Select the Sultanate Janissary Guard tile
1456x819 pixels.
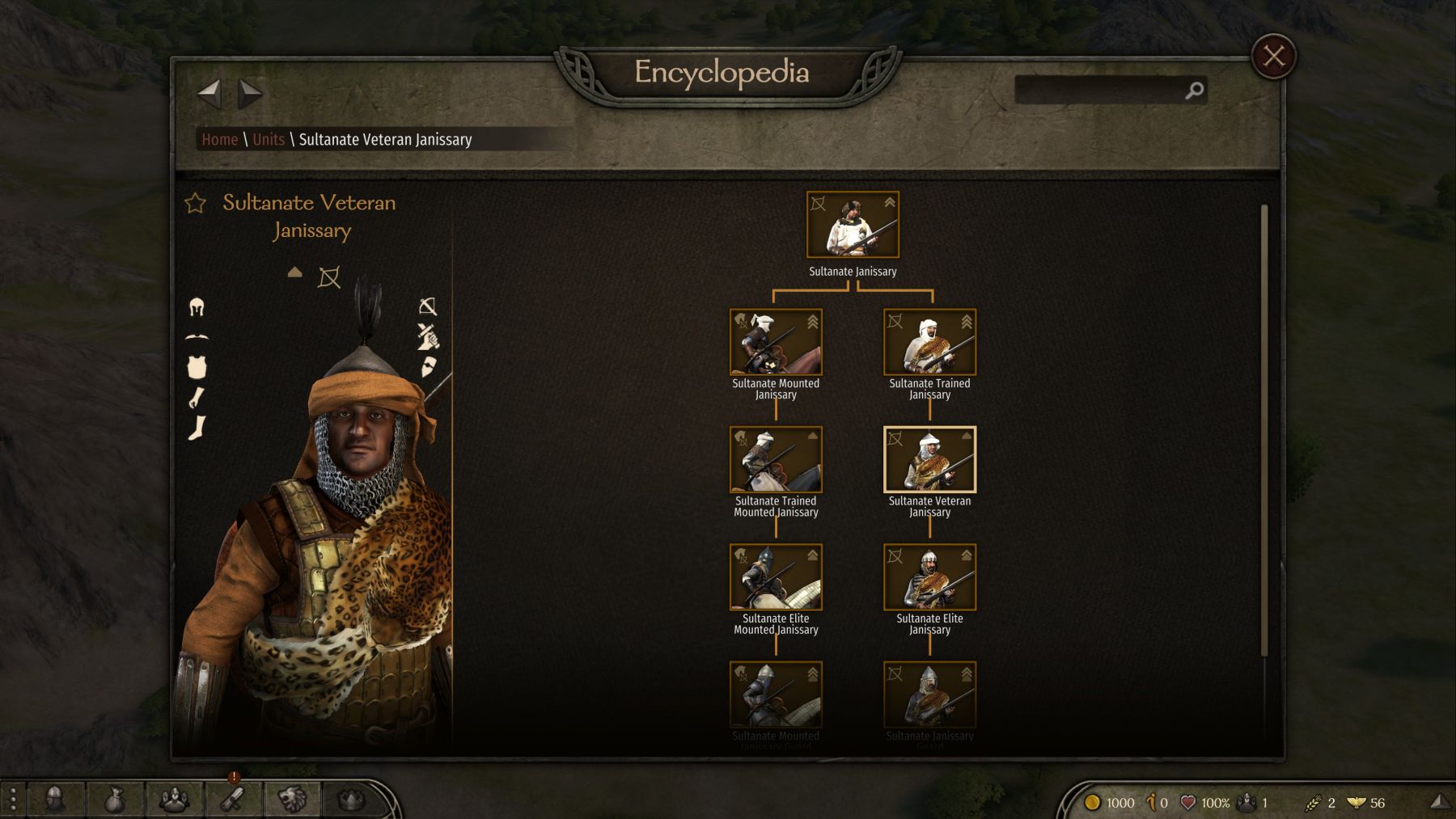click(x=929, y=694)
